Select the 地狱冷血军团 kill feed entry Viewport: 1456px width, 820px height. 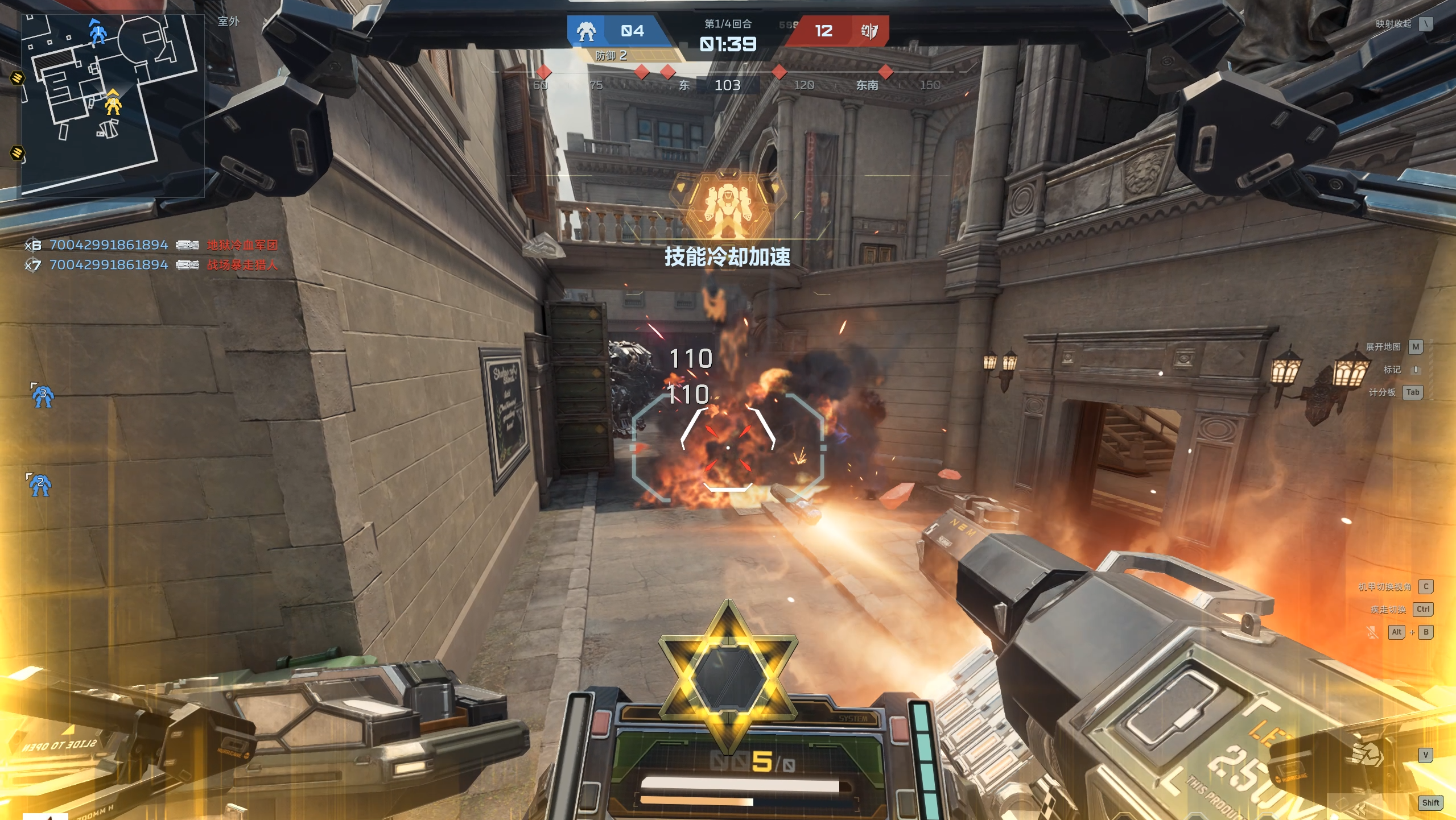pos(242,245)
